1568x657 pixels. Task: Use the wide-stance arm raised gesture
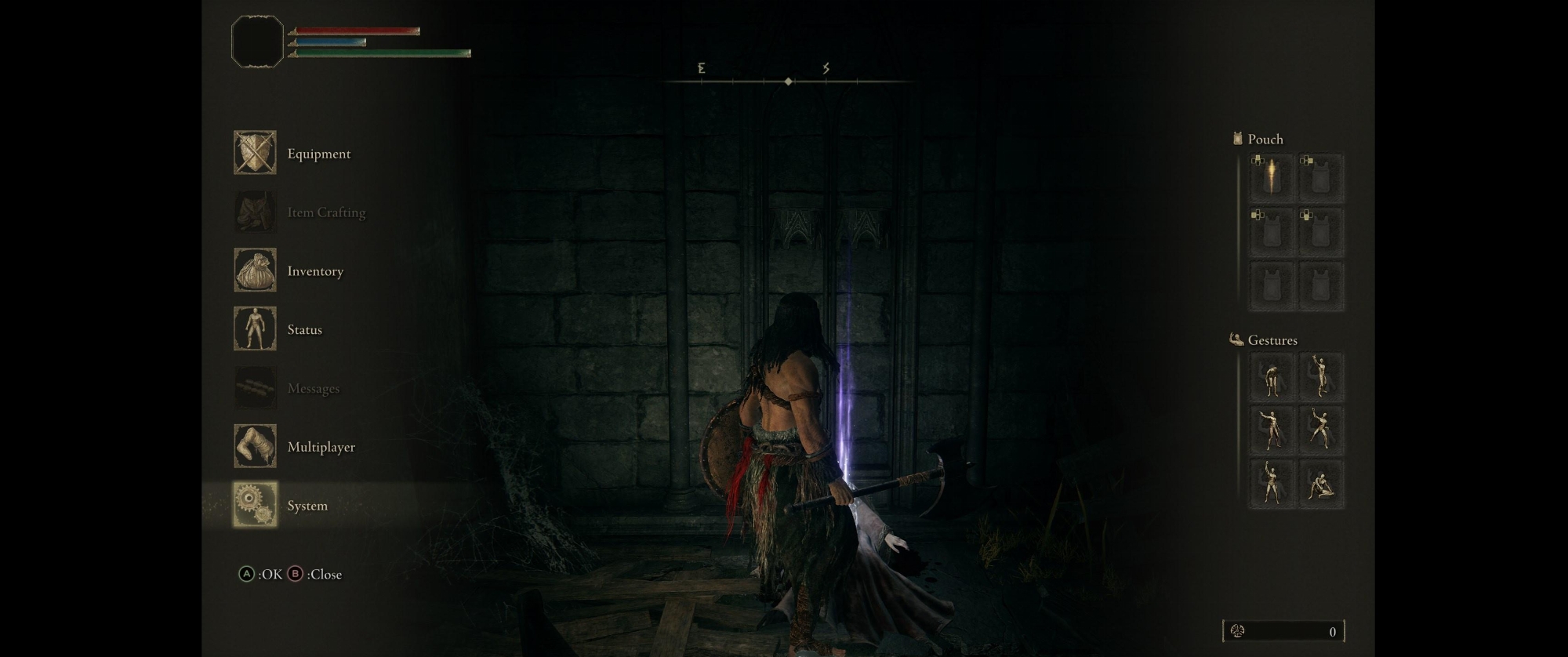pos(1321,430)
